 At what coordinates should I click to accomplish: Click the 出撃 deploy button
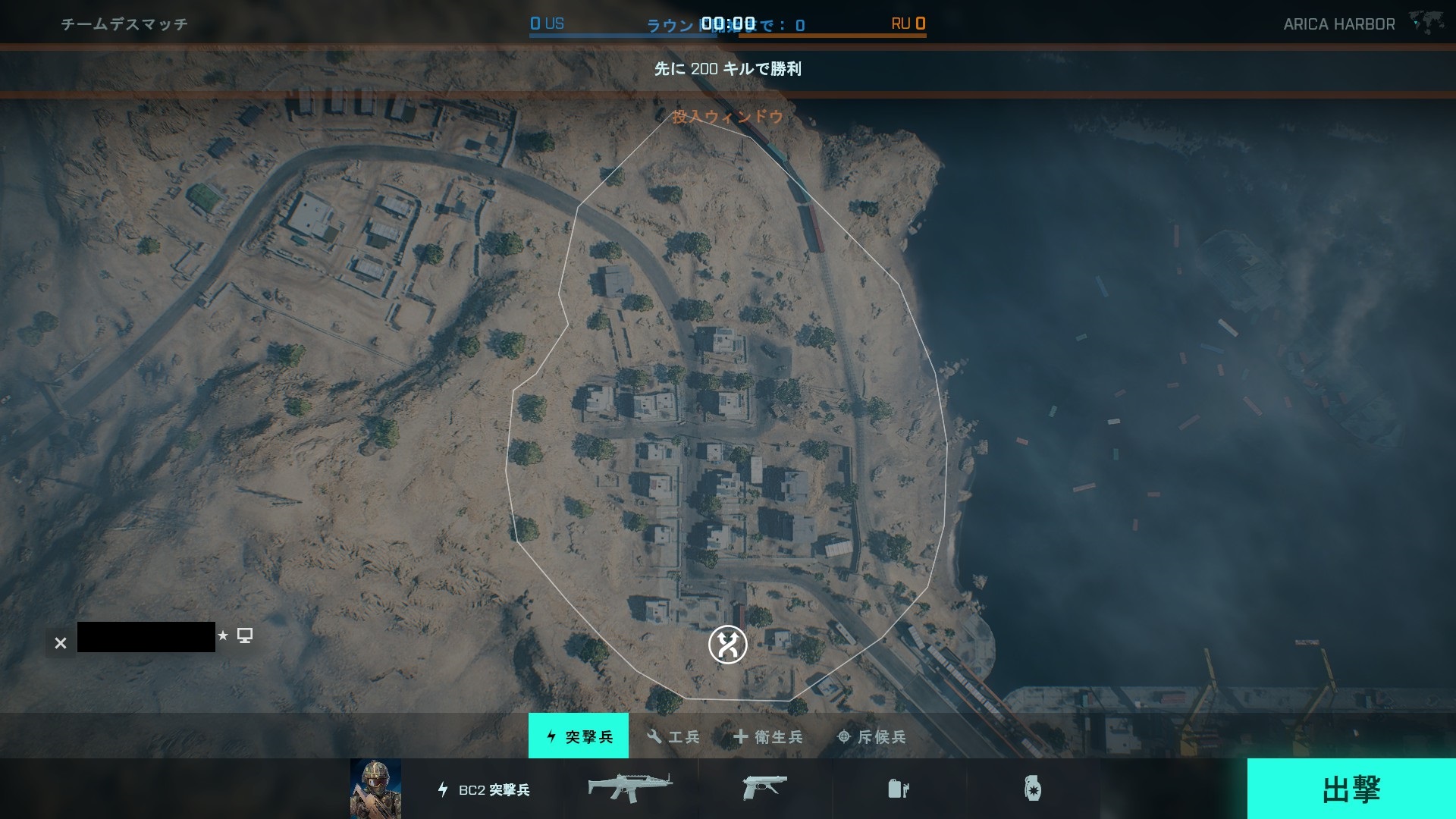pos(1351,789)
